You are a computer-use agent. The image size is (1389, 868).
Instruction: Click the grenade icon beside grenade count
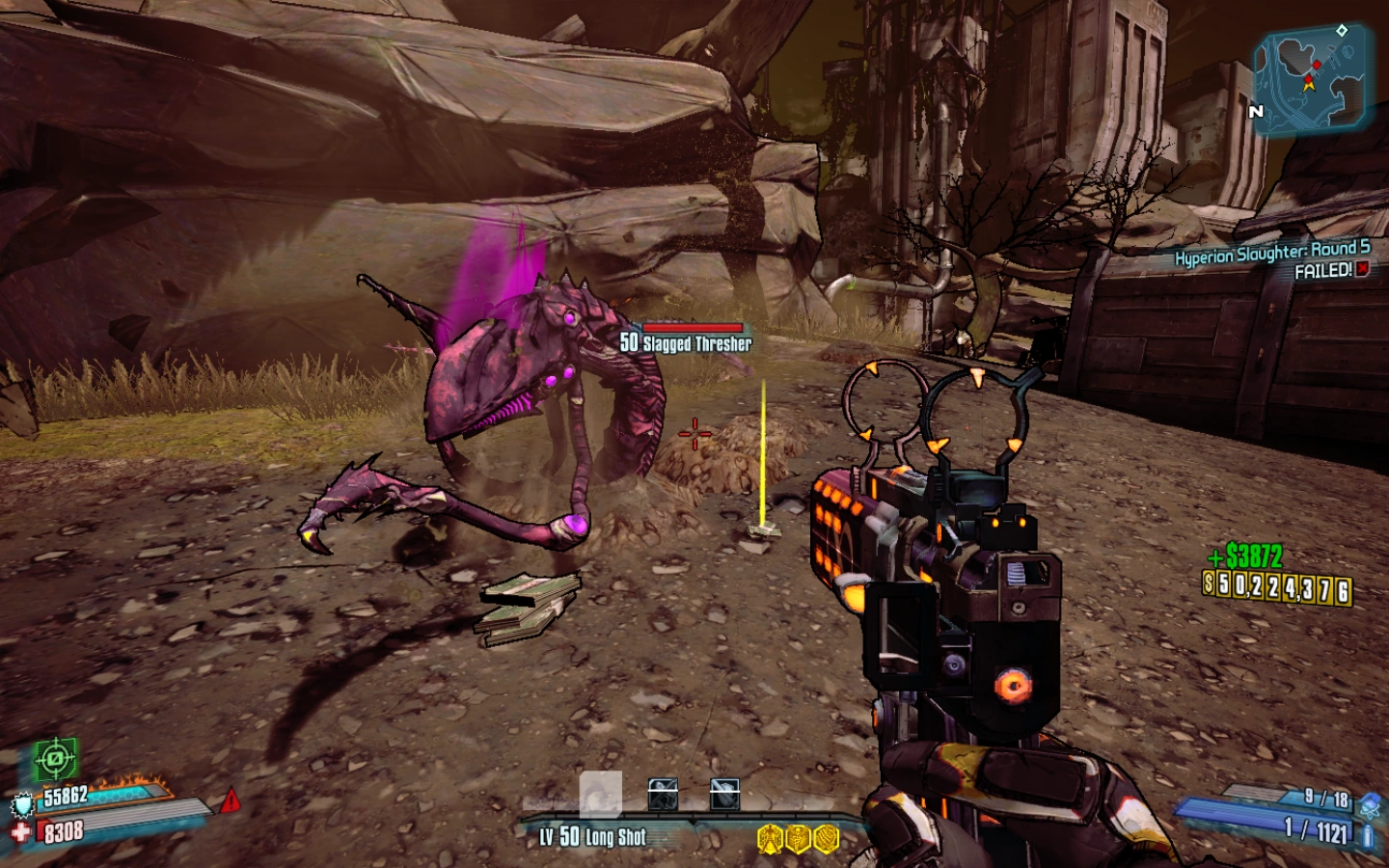pyautogui.click(x=1370, y=802)
